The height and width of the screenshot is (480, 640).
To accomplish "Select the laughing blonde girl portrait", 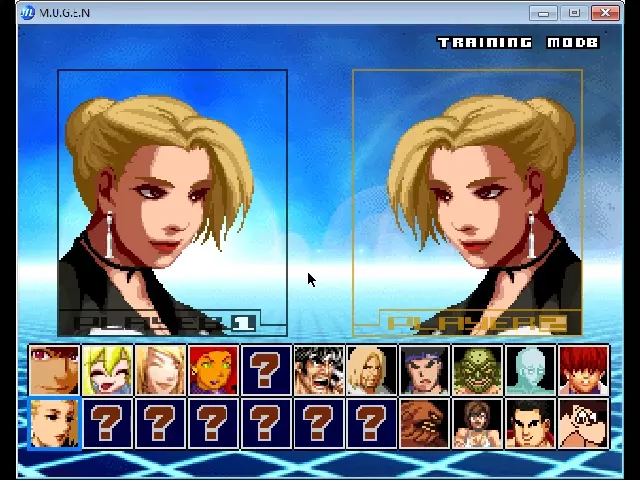I will [x=108, y=370].
